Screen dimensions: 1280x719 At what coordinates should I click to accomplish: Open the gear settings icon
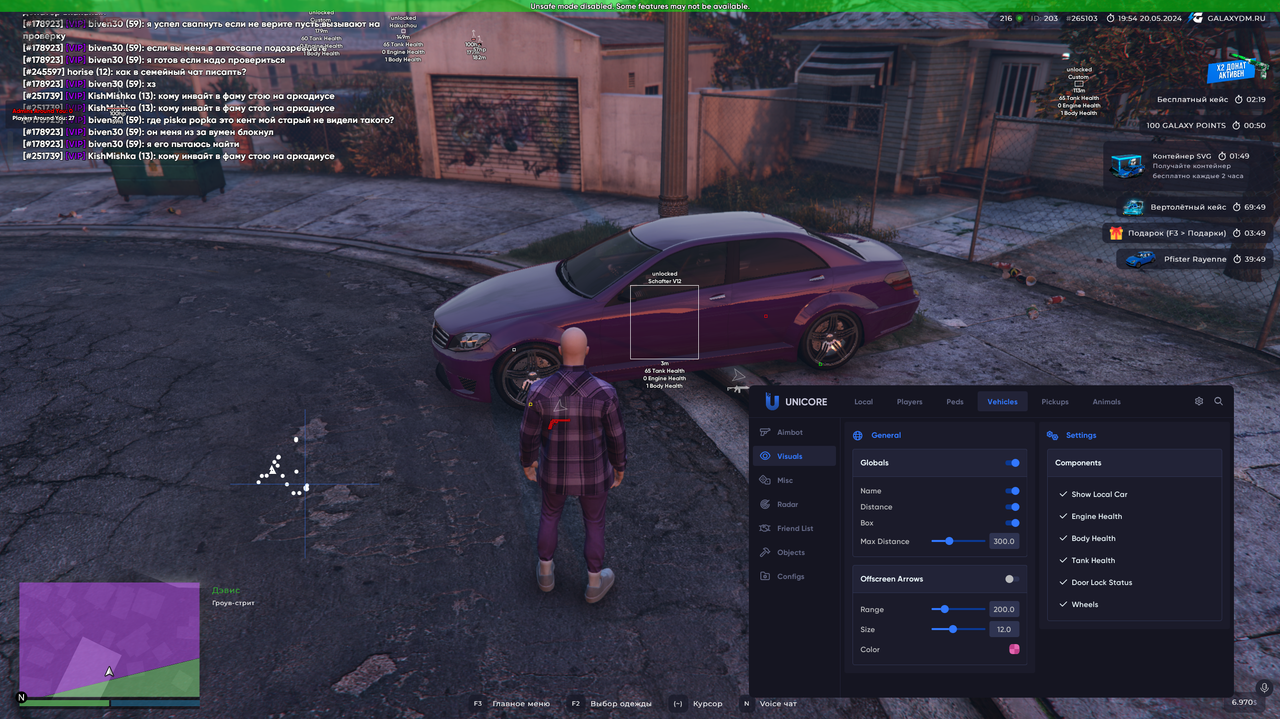(x=1199, y=401)
